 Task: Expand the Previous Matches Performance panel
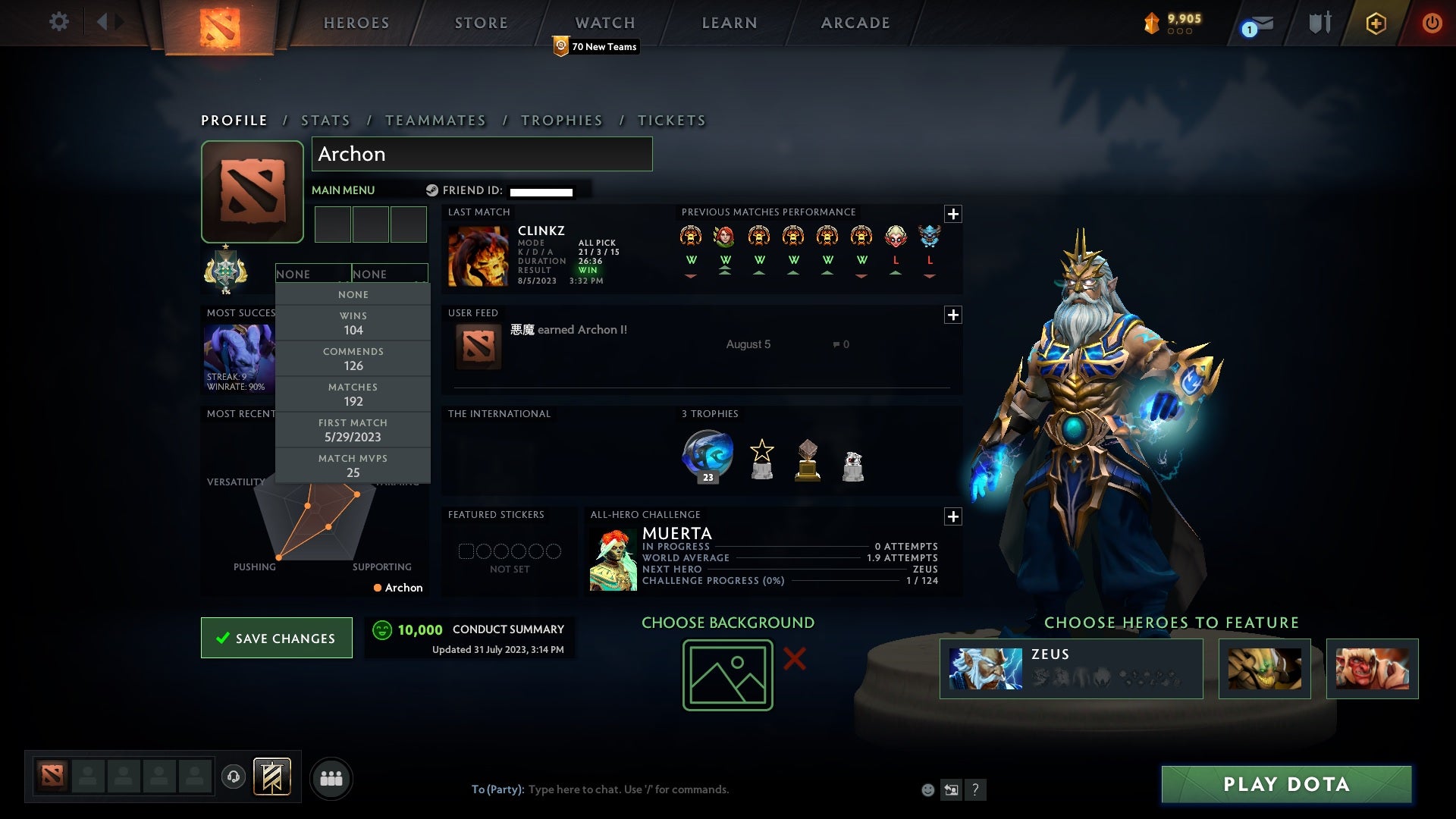click(x=954, y=215)
